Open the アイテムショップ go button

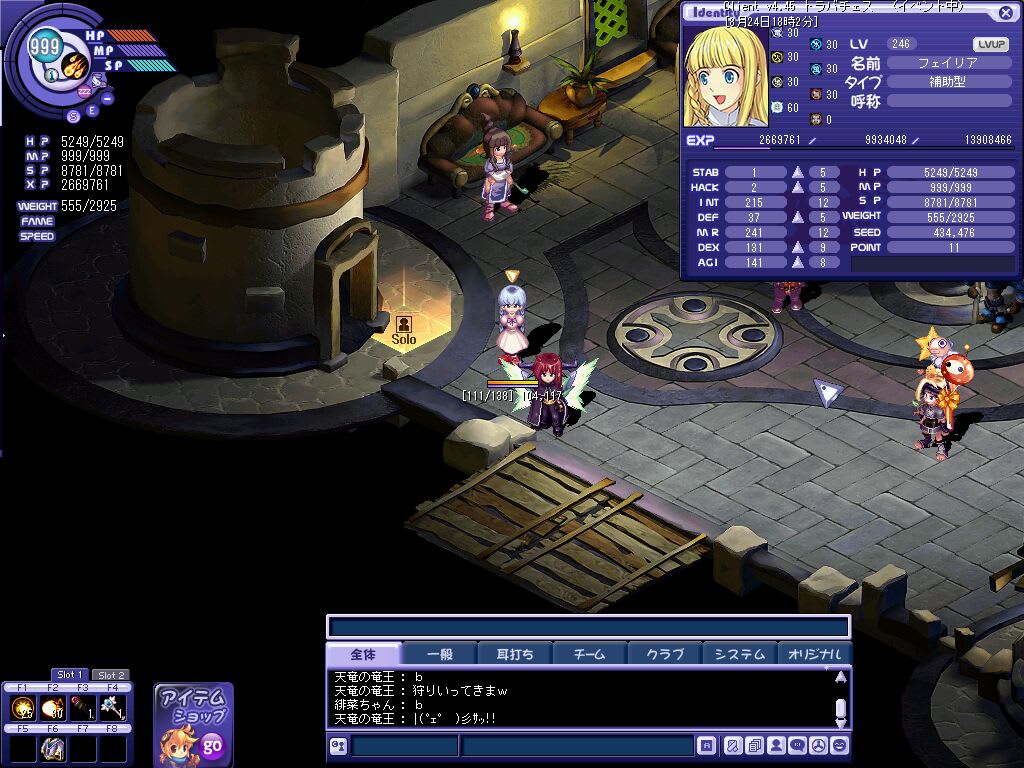(212, 744)
